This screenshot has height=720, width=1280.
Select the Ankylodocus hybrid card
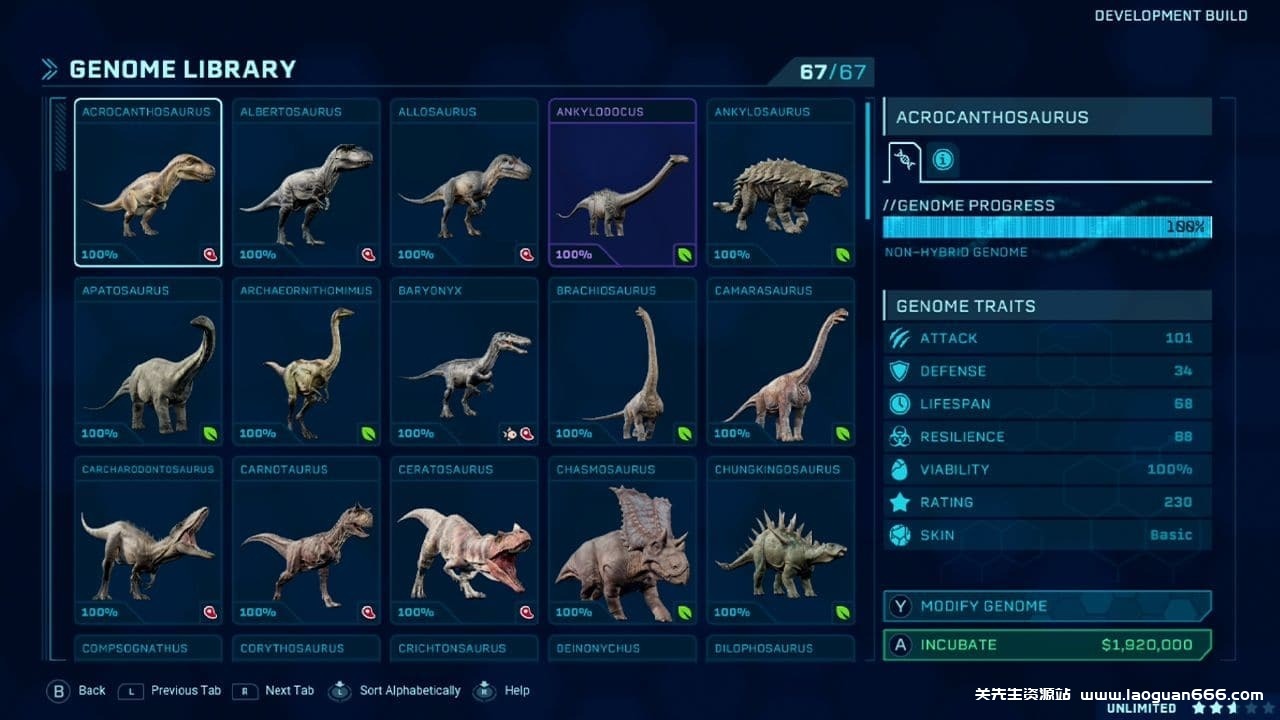622,183
